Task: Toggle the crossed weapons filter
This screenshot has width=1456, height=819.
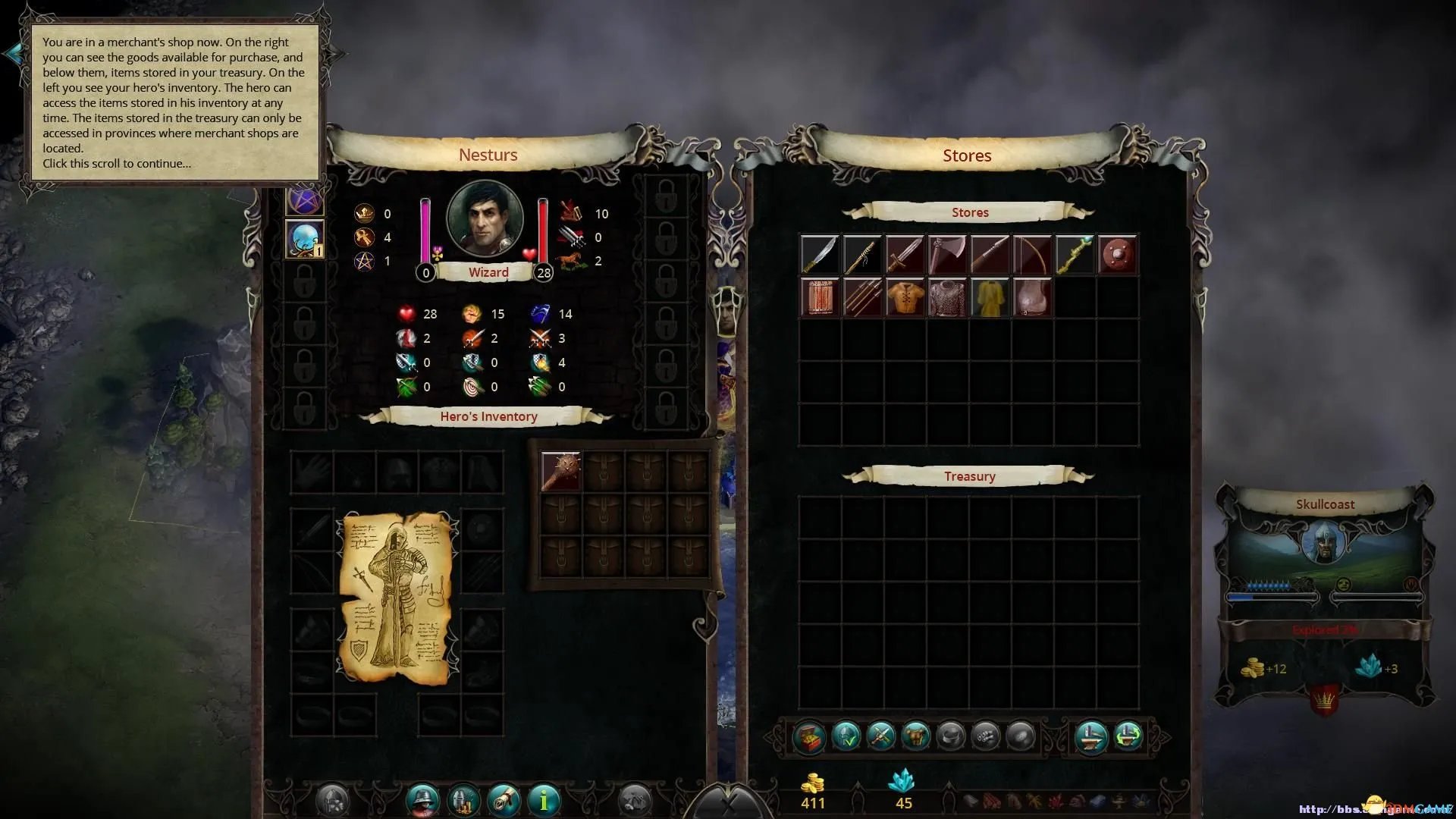Action: click(880, 736)
